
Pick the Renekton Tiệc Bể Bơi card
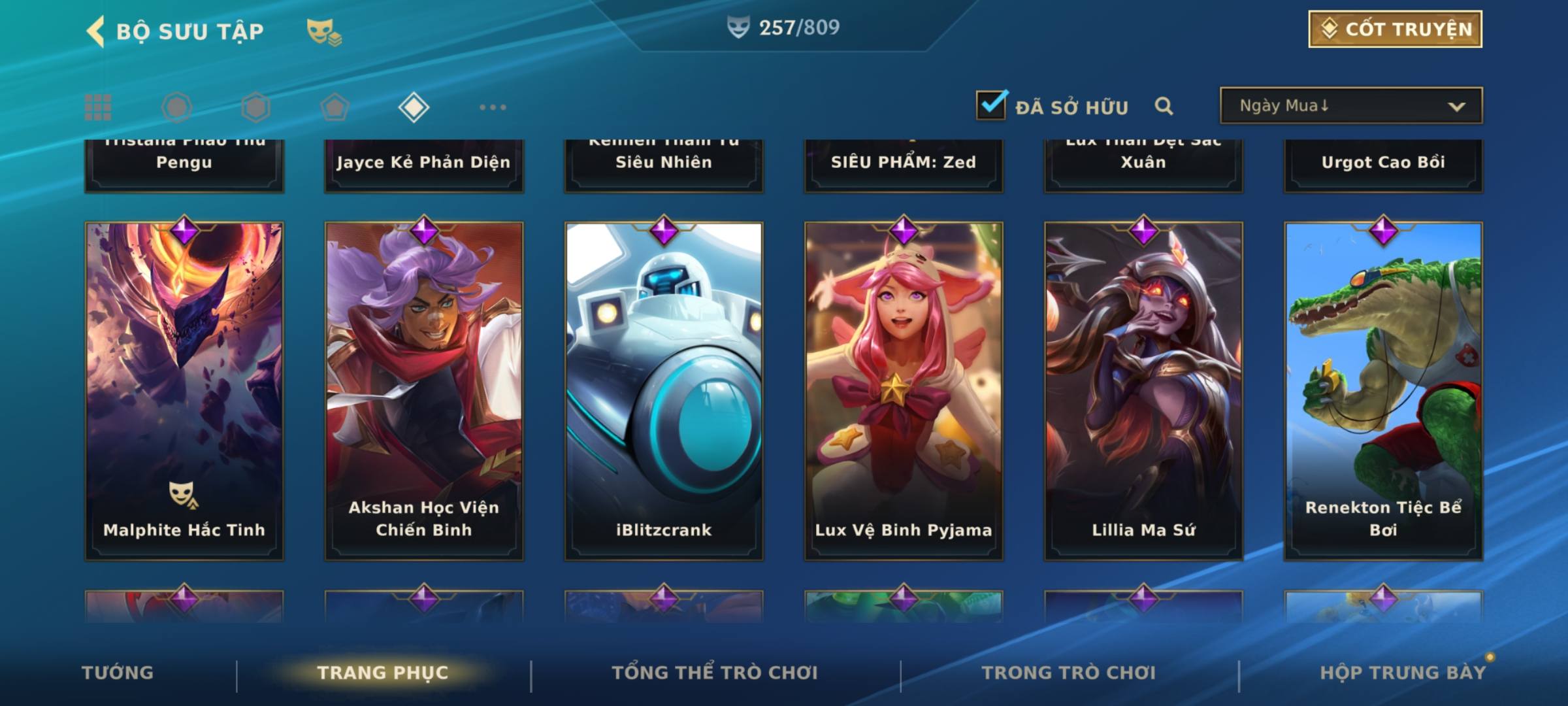[x=1383, y=390]
